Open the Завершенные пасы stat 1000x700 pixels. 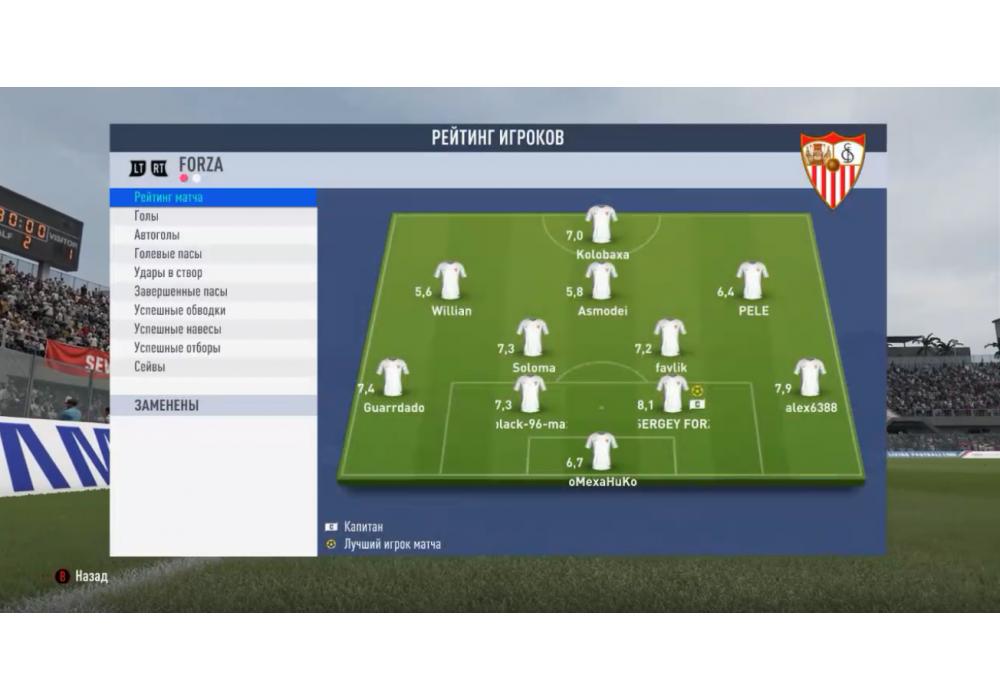pos(181,292)
